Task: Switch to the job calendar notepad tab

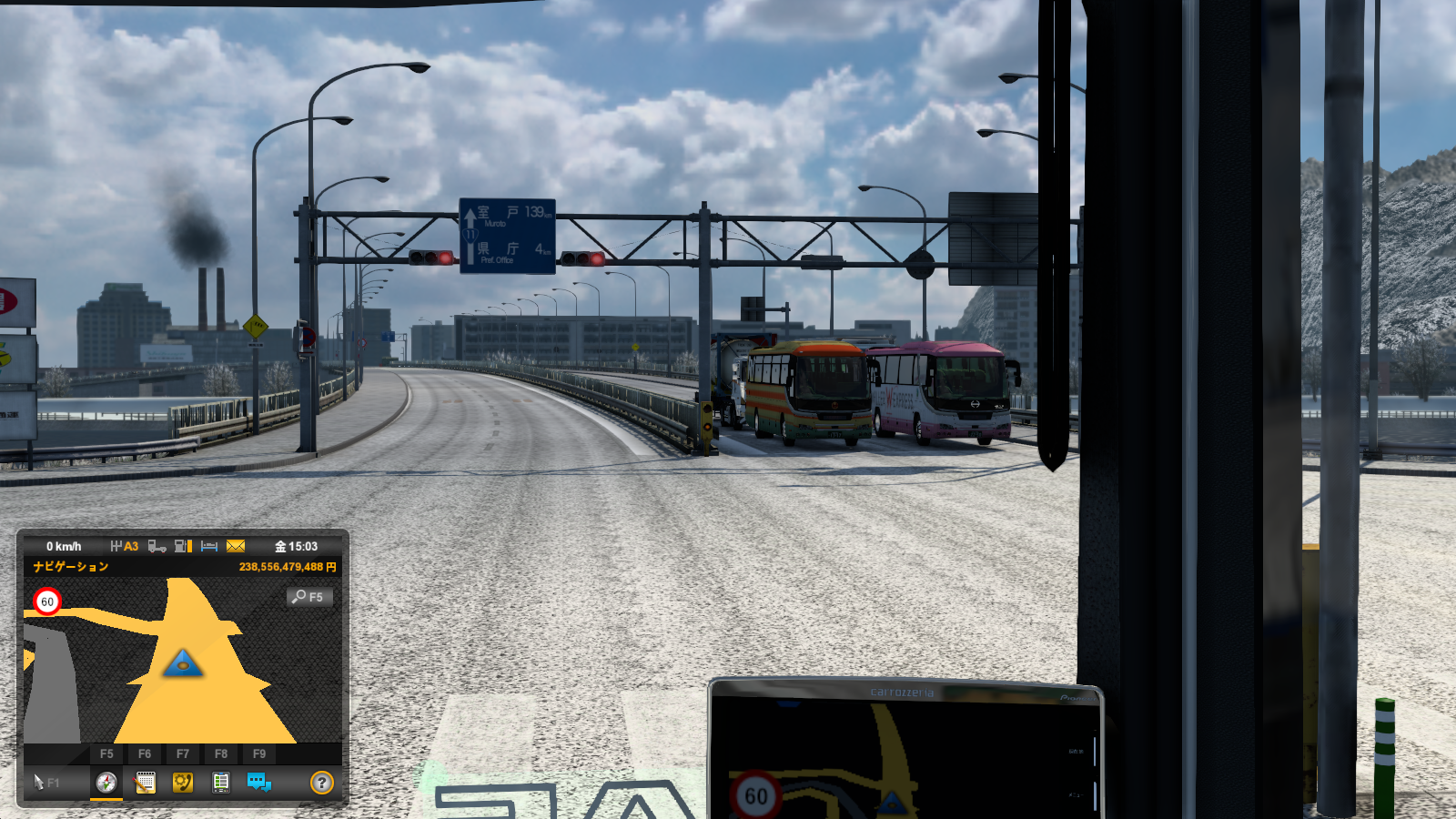Action: 145,783
